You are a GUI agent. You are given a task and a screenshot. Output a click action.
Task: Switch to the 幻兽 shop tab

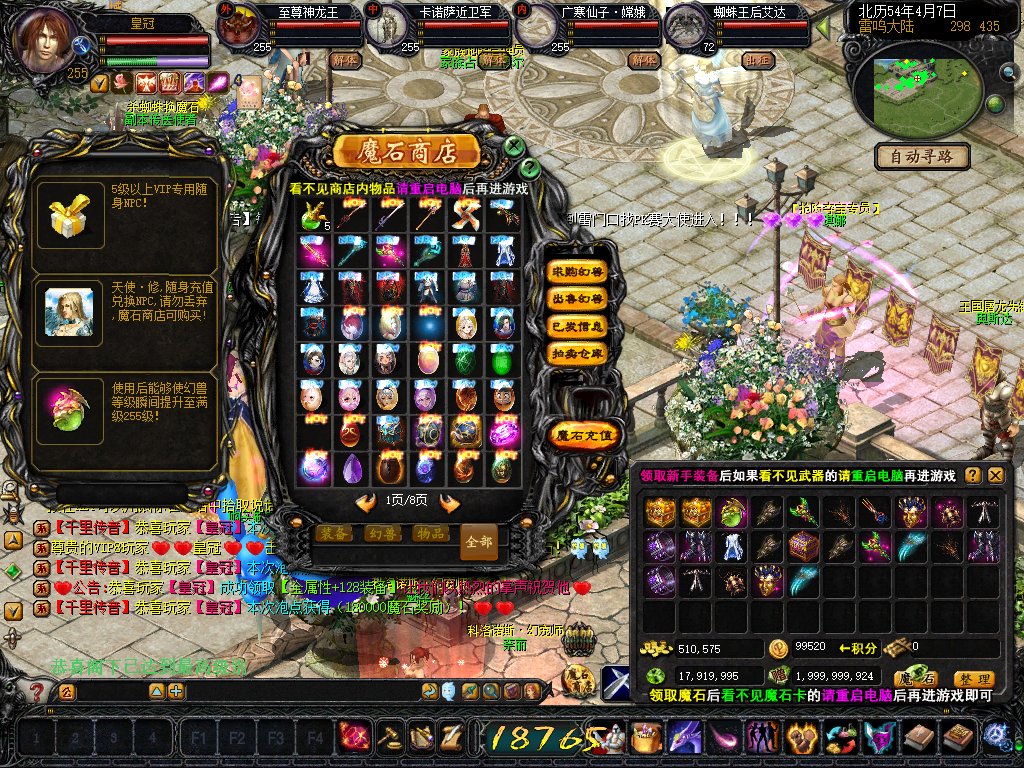[382, 533]
